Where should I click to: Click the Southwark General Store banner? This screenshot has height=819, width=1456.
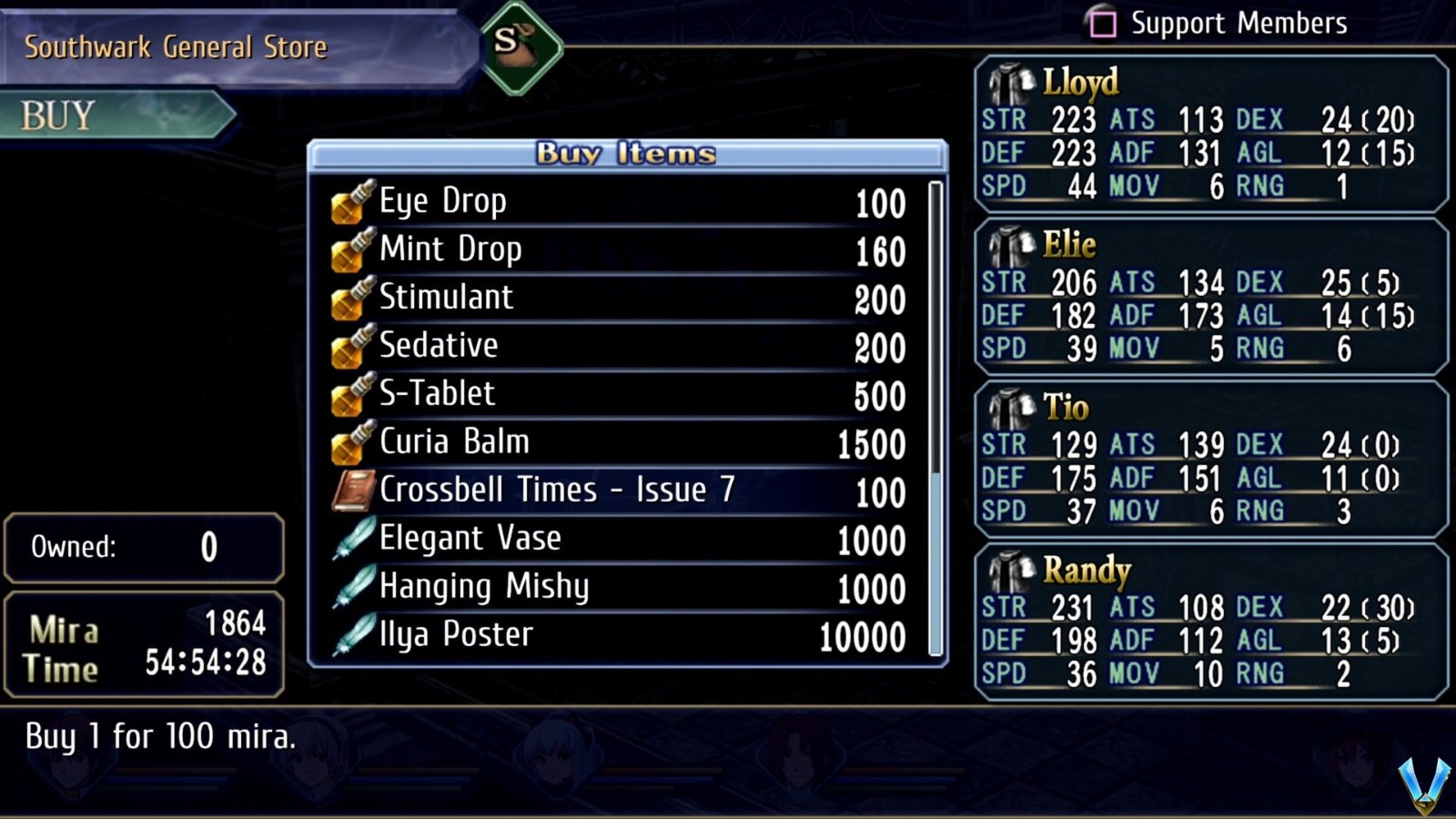coord(176,47)
